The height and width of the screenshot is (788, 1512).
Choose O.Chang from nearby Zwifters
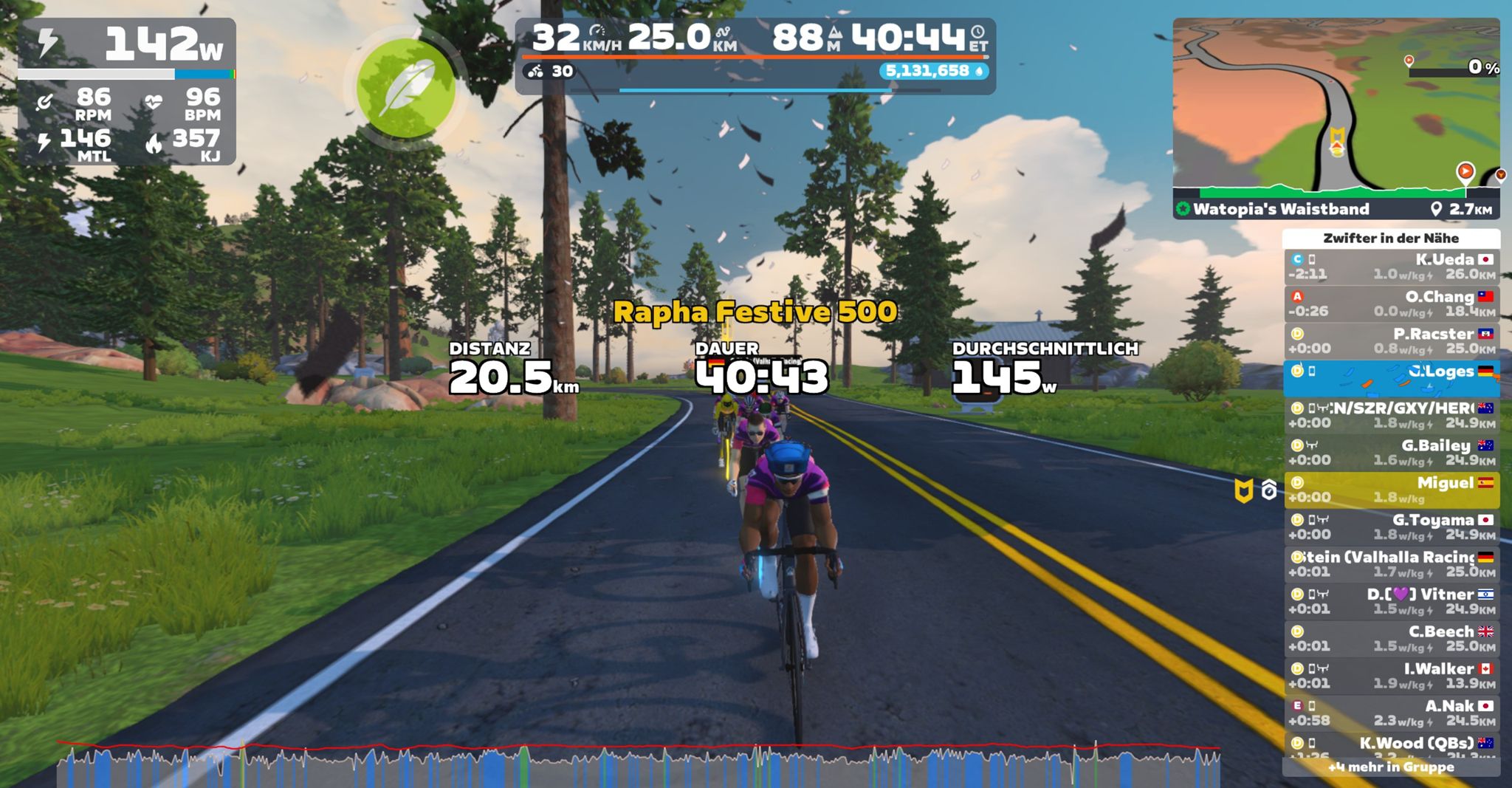click(x=1392, y=304)
